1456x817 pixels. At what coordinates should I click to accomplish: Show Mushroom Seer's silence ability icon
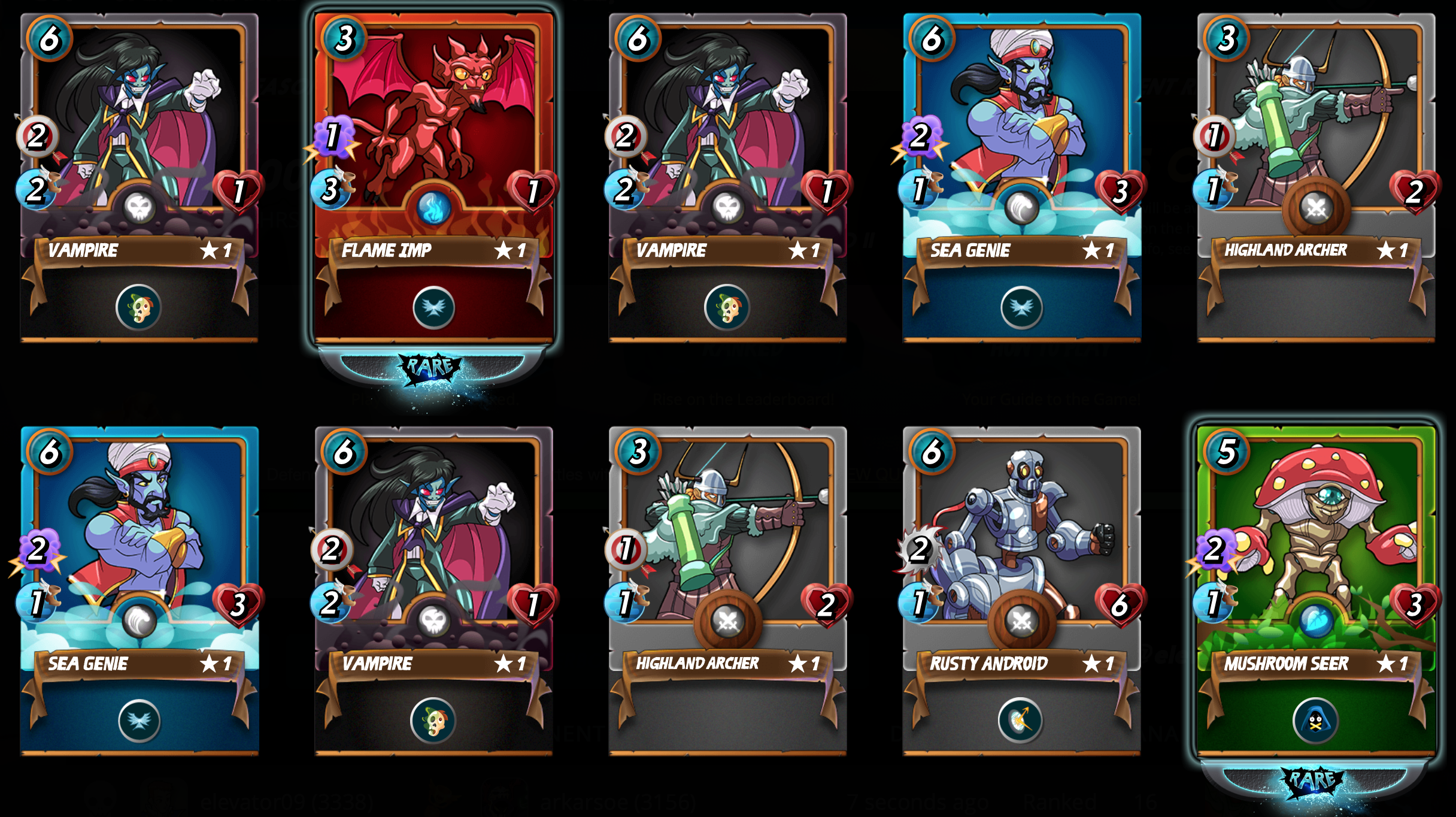[x=1315, y=720]
